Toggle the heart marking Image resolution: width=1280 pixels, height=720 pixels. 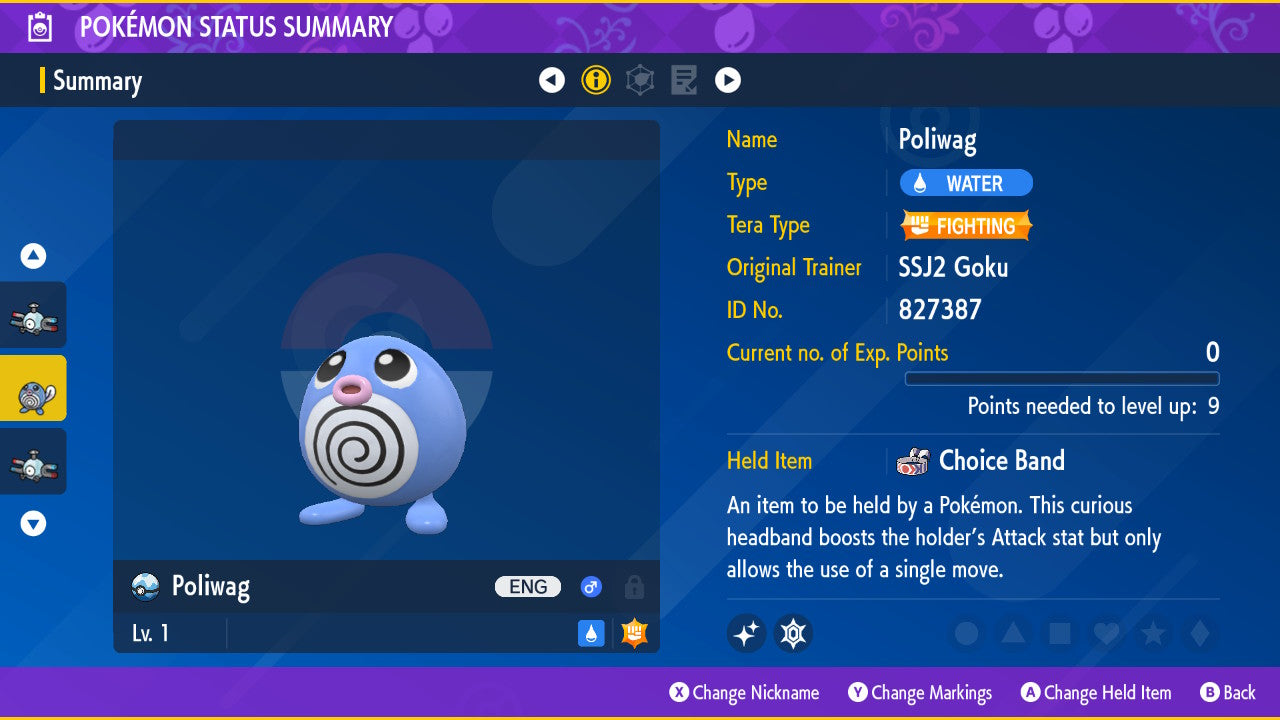(x=1106, y=633)
